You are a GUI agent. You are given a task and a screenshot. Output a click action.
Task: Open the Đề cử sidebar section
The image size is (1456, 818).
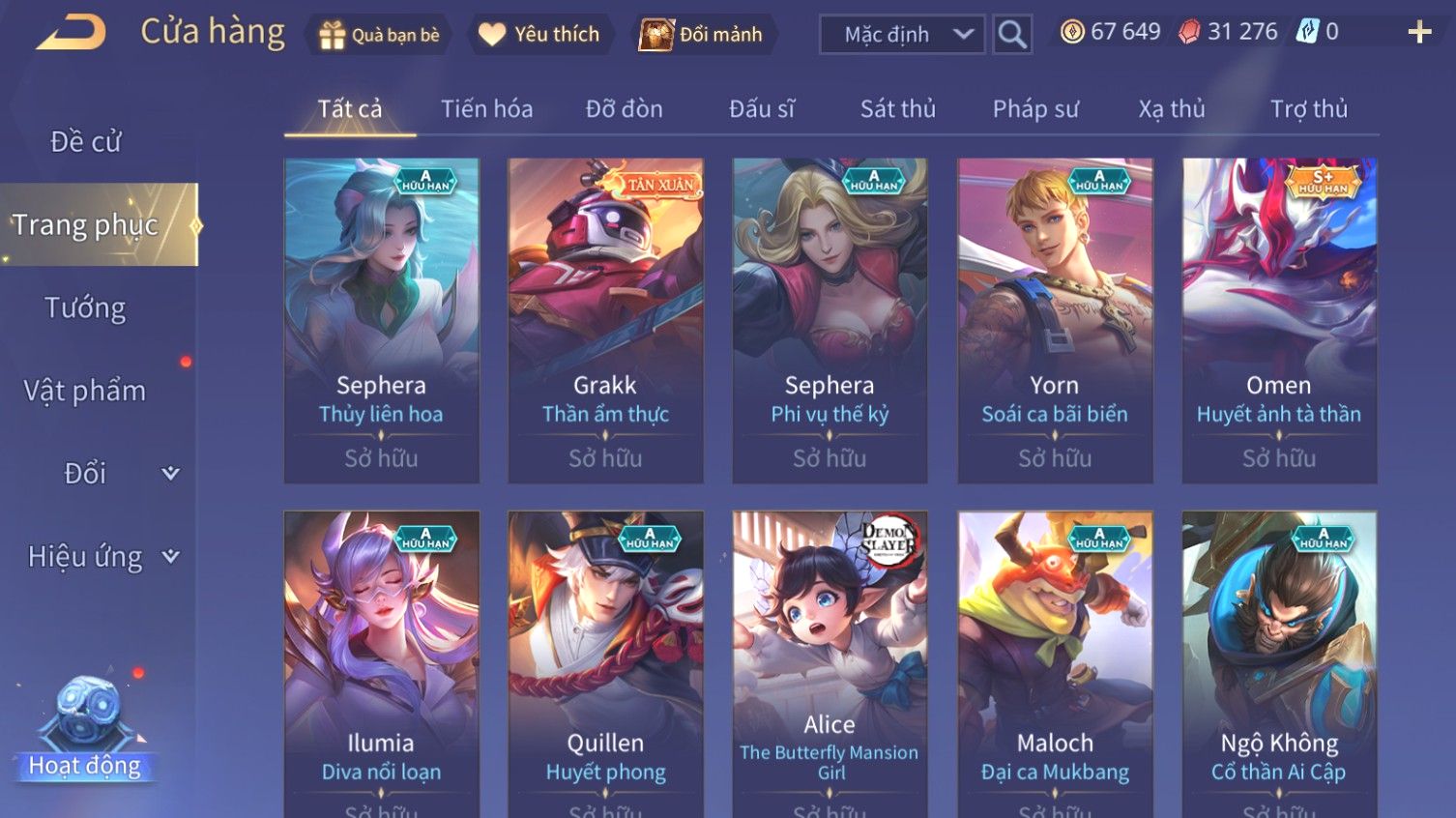click(x=86, y=142)
